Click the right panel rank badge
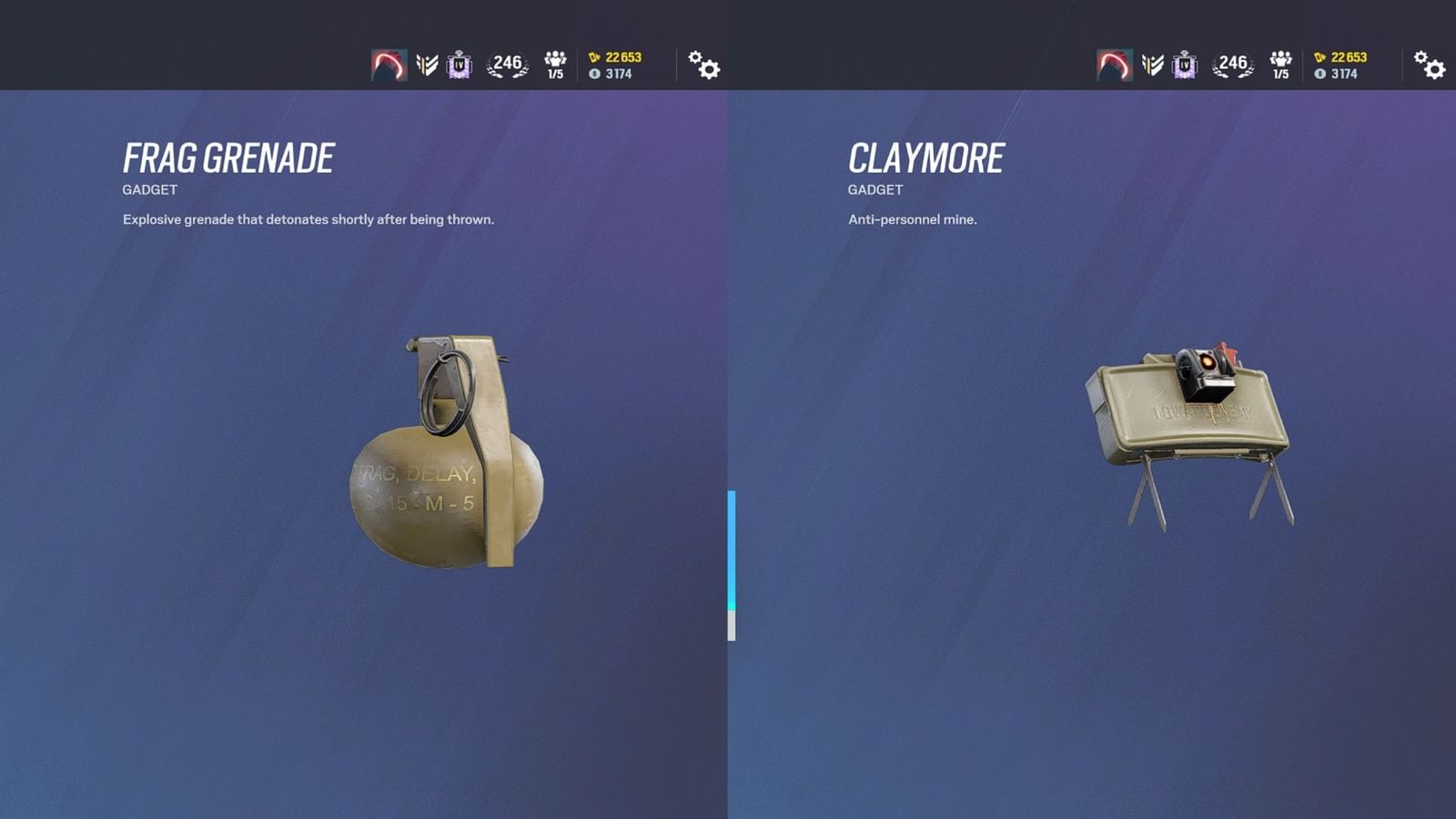This screenshot has width=1456, height=819. click(1187, 64)
